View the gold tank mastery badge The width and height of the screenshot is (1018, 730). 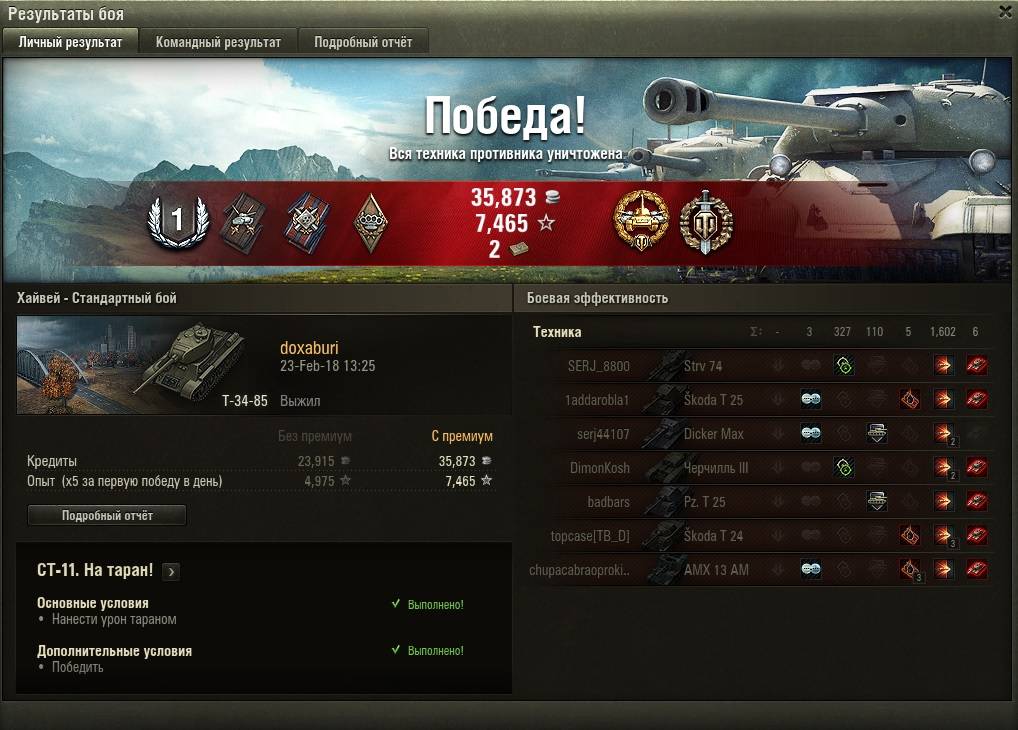point(640,221)
